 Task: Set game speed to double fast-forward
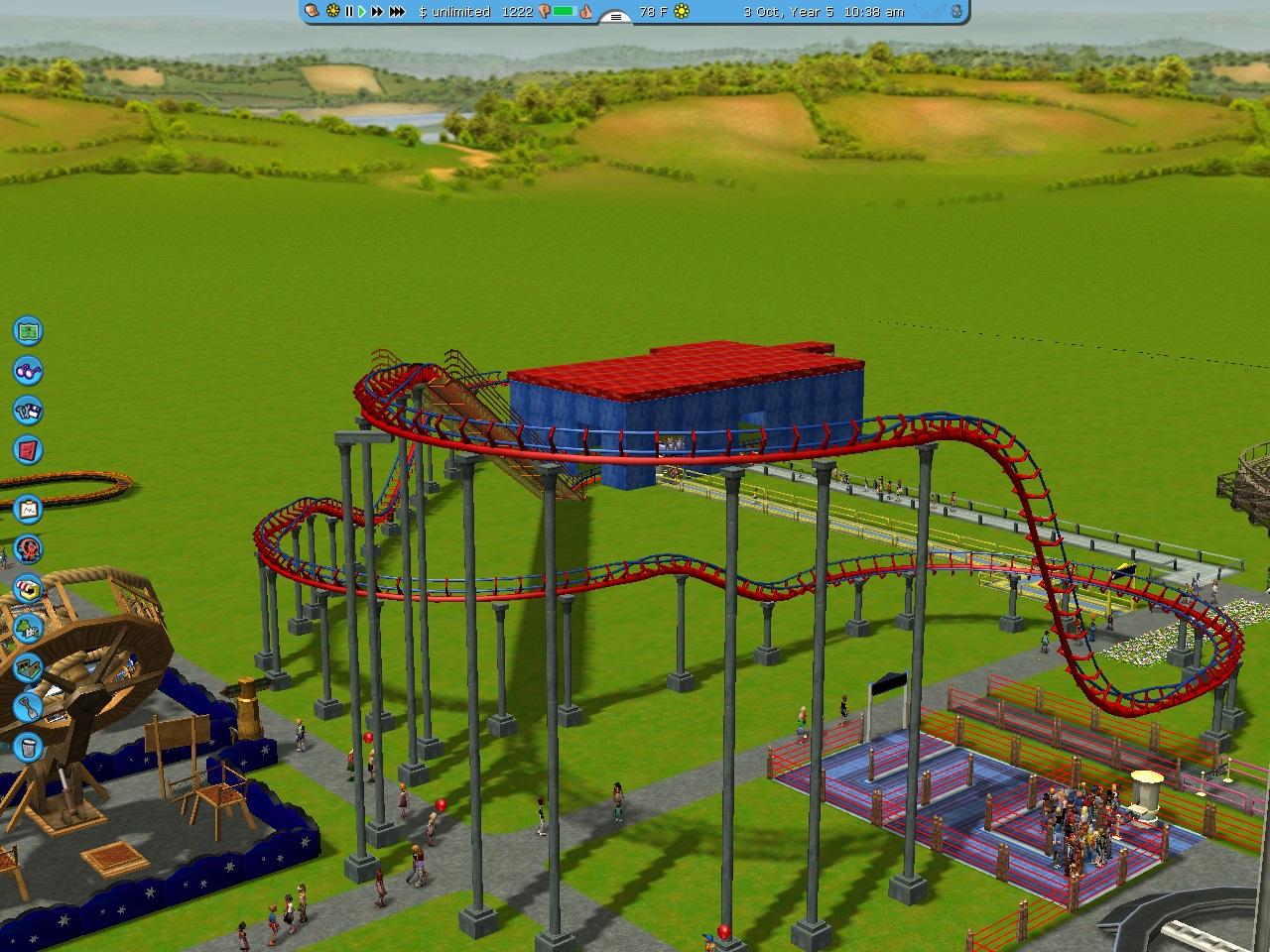pos(377,12)
